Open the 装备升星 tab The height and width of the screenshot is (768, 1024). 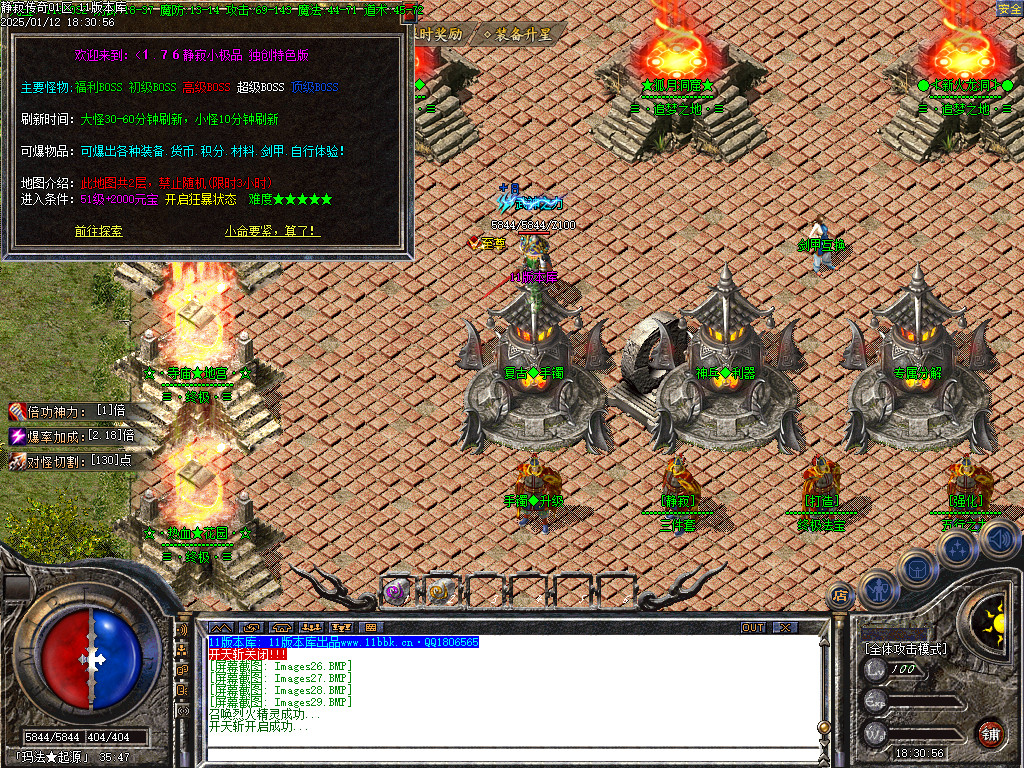[x=518, y=33]
